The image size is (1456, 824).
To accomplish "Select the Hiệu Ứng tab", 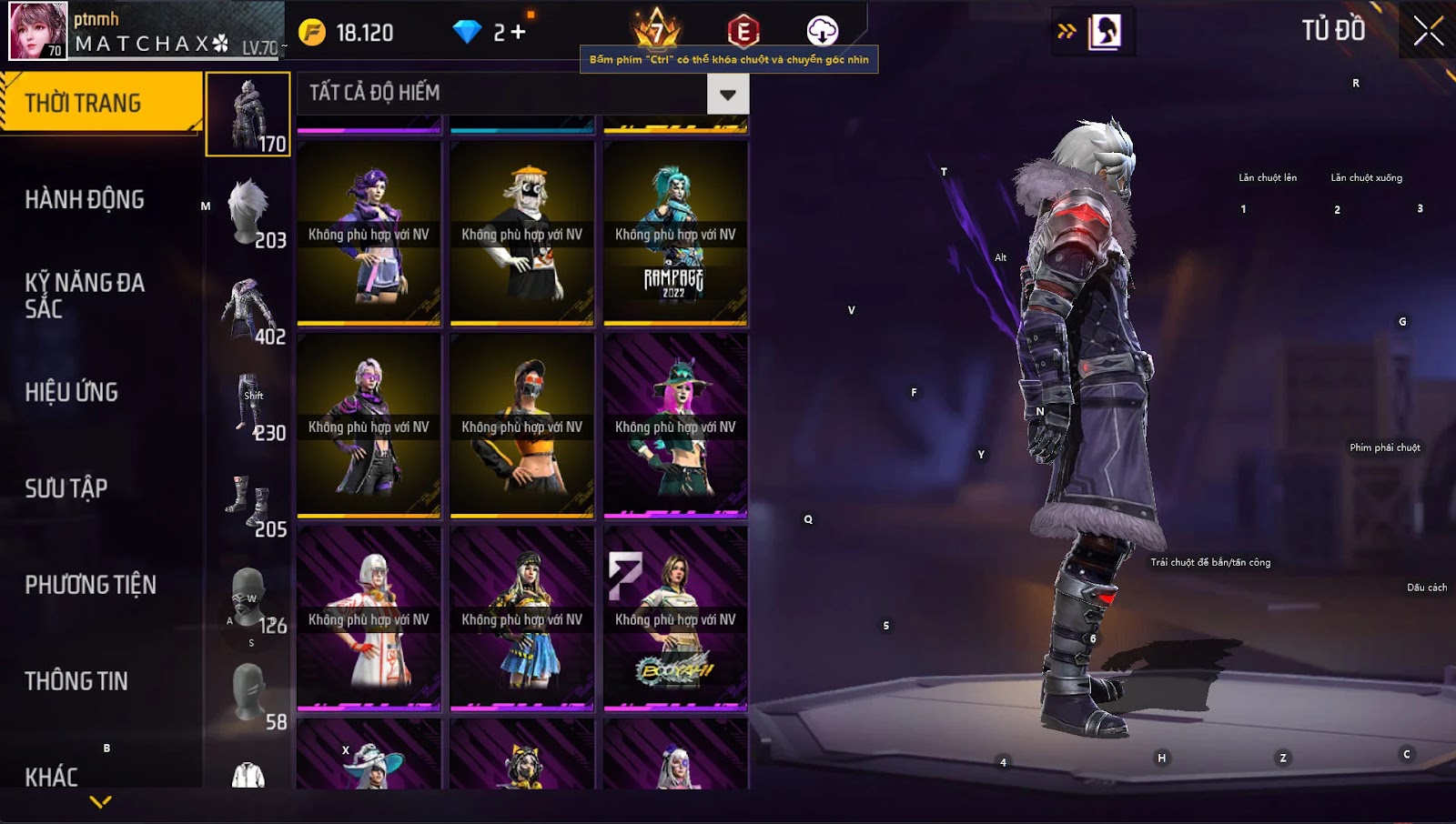I will [72, 392].
